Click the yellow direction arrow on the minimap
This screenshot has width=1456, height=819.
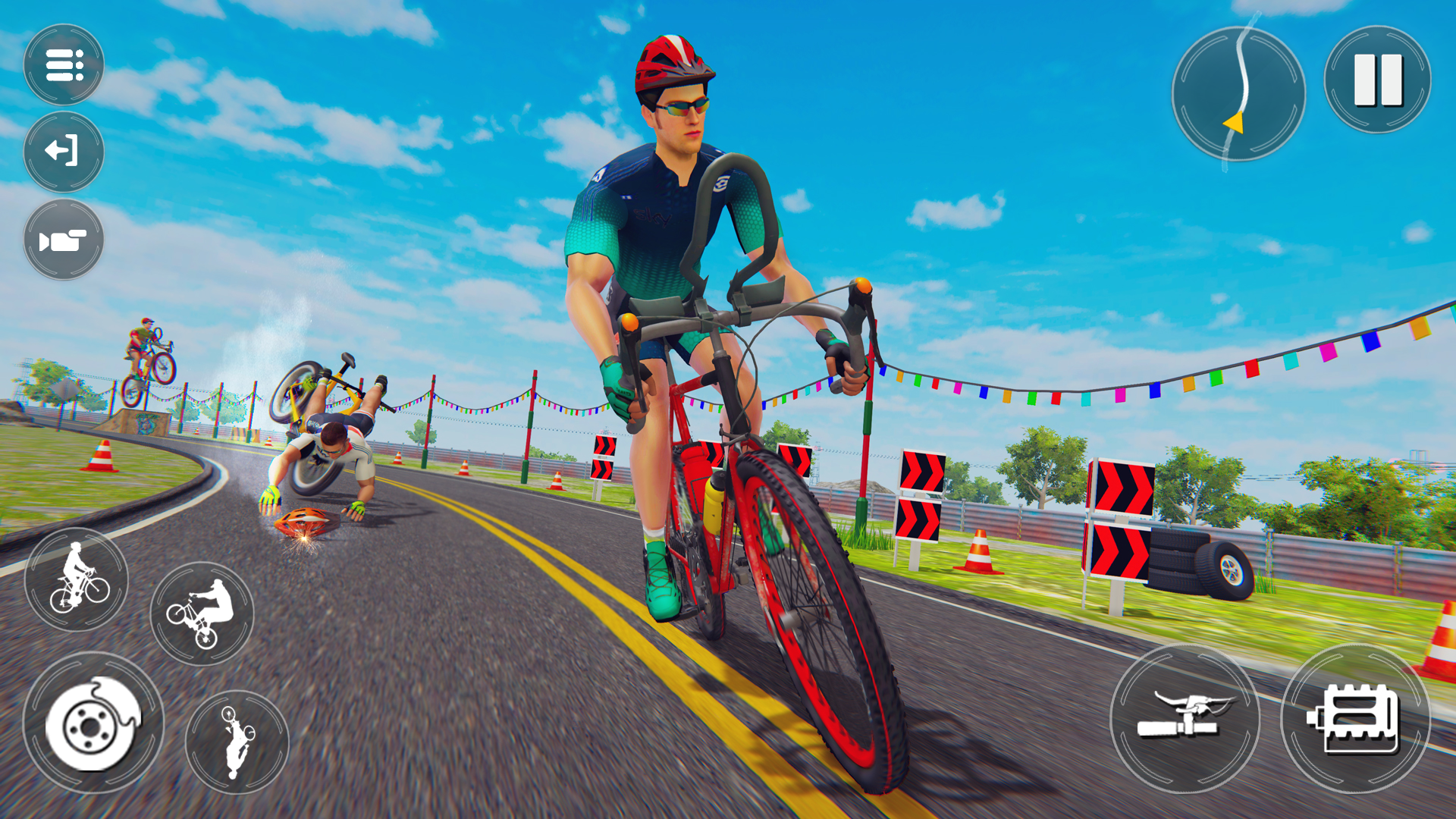[x=1232, y=121]
